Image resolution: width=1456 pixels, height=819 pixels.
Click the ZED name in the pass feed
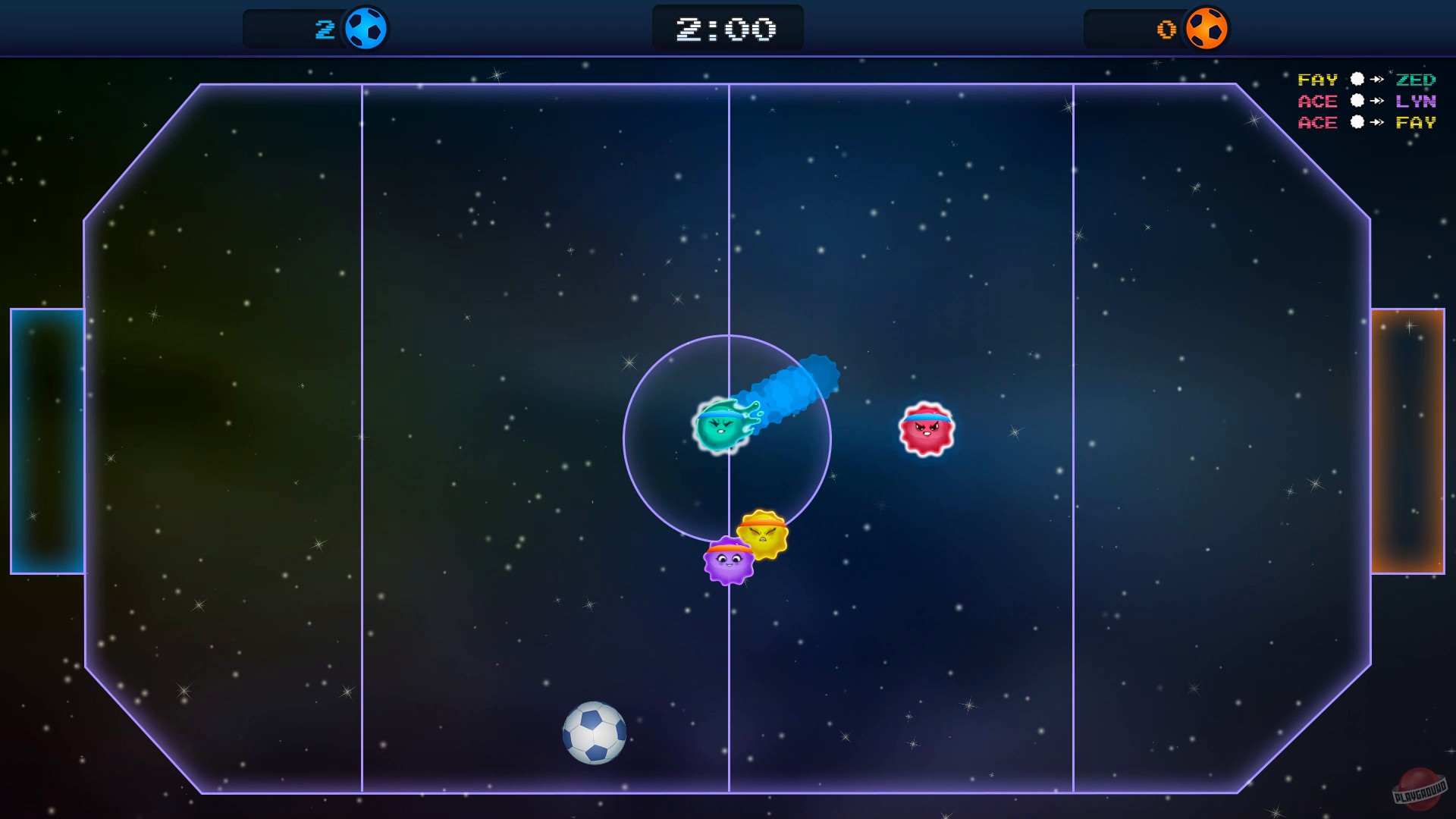tap(1415, 79)
